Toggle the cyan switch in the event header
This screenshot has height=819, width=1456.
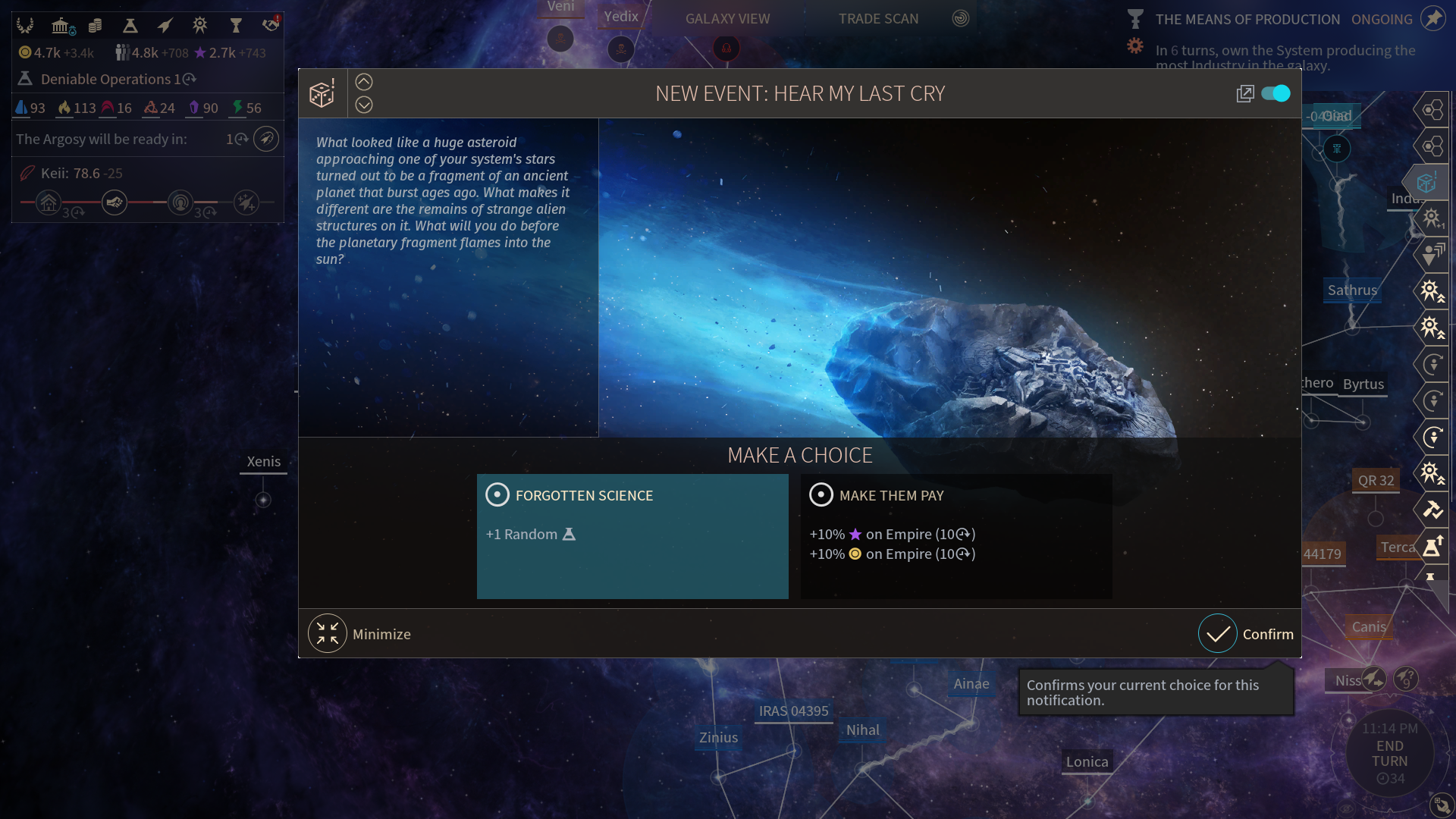[x=1276, y=93]
